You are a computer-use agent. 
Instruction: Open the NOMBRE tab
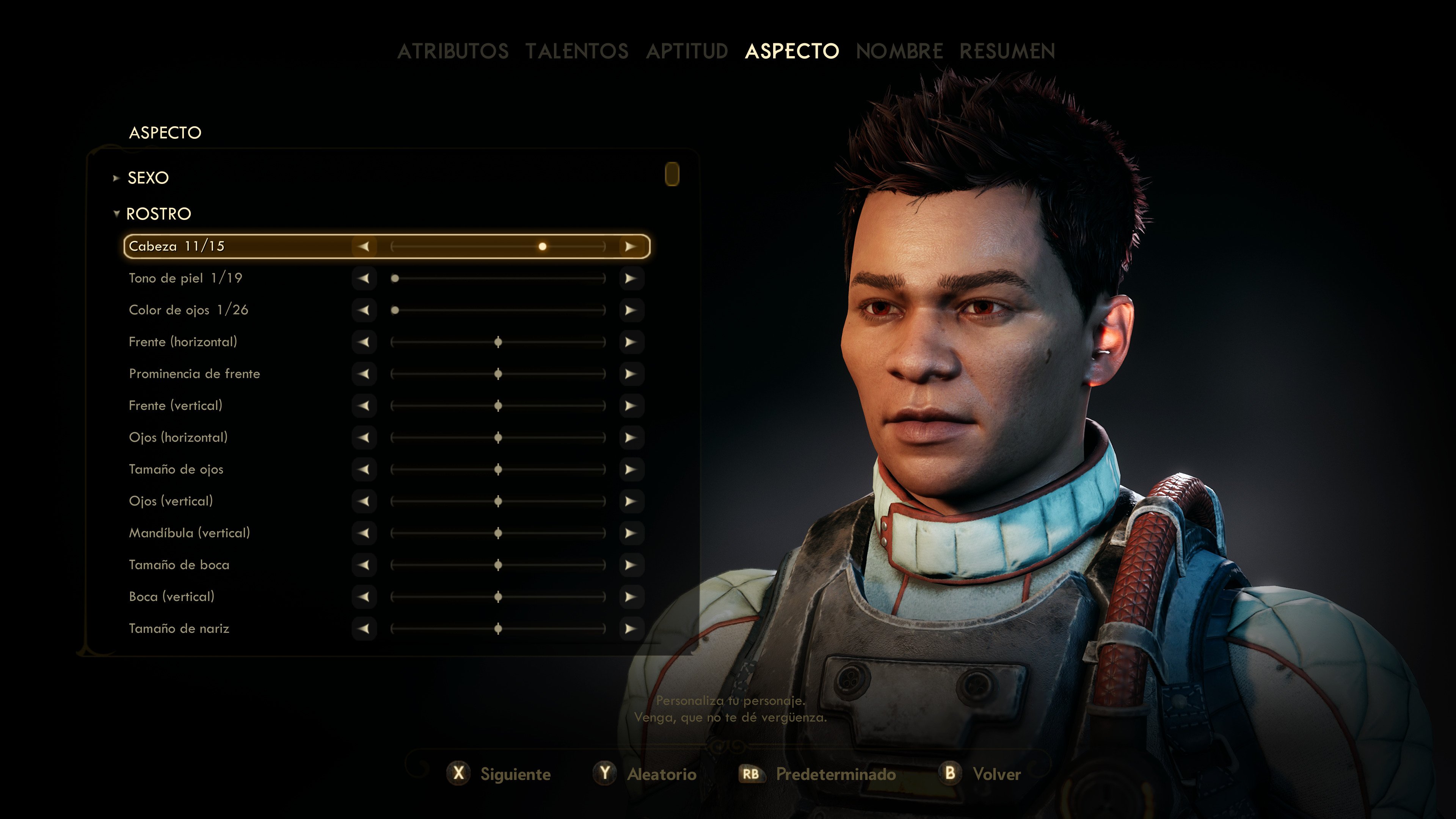coord(899,51)
